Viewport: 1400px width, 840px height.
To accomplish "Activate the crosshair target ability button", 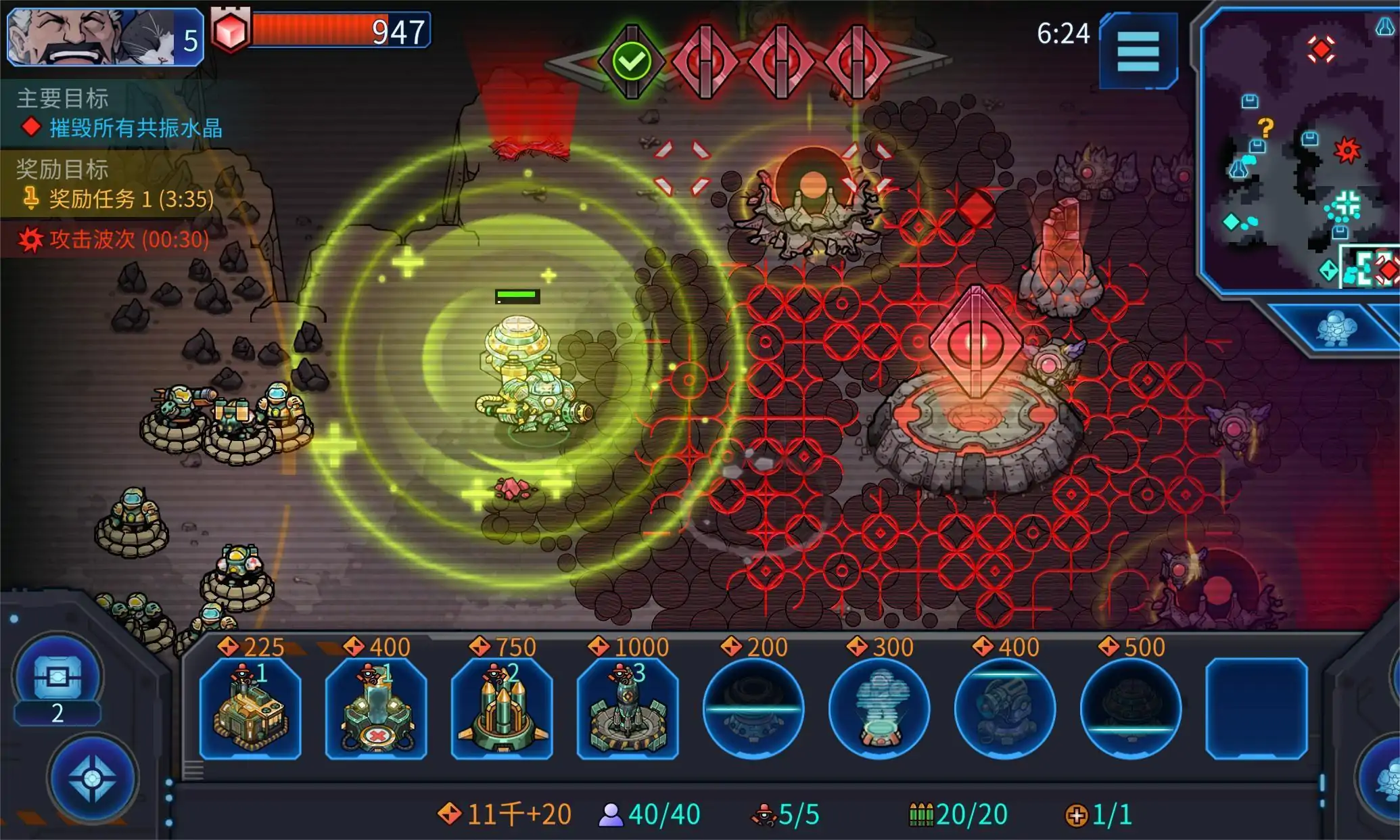I will (x=93, y=779).
